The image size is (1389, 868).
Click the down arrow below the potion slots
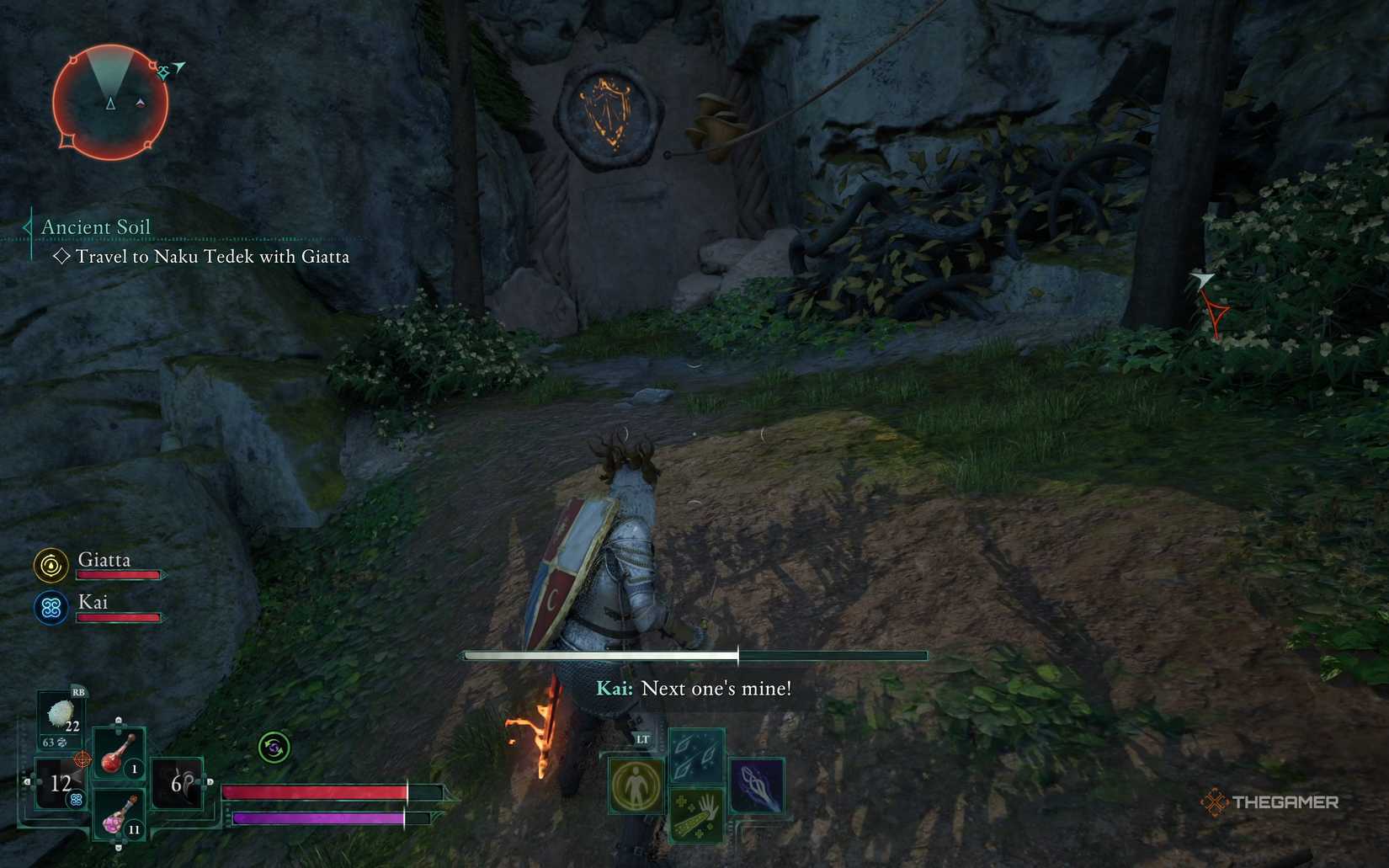118,847
